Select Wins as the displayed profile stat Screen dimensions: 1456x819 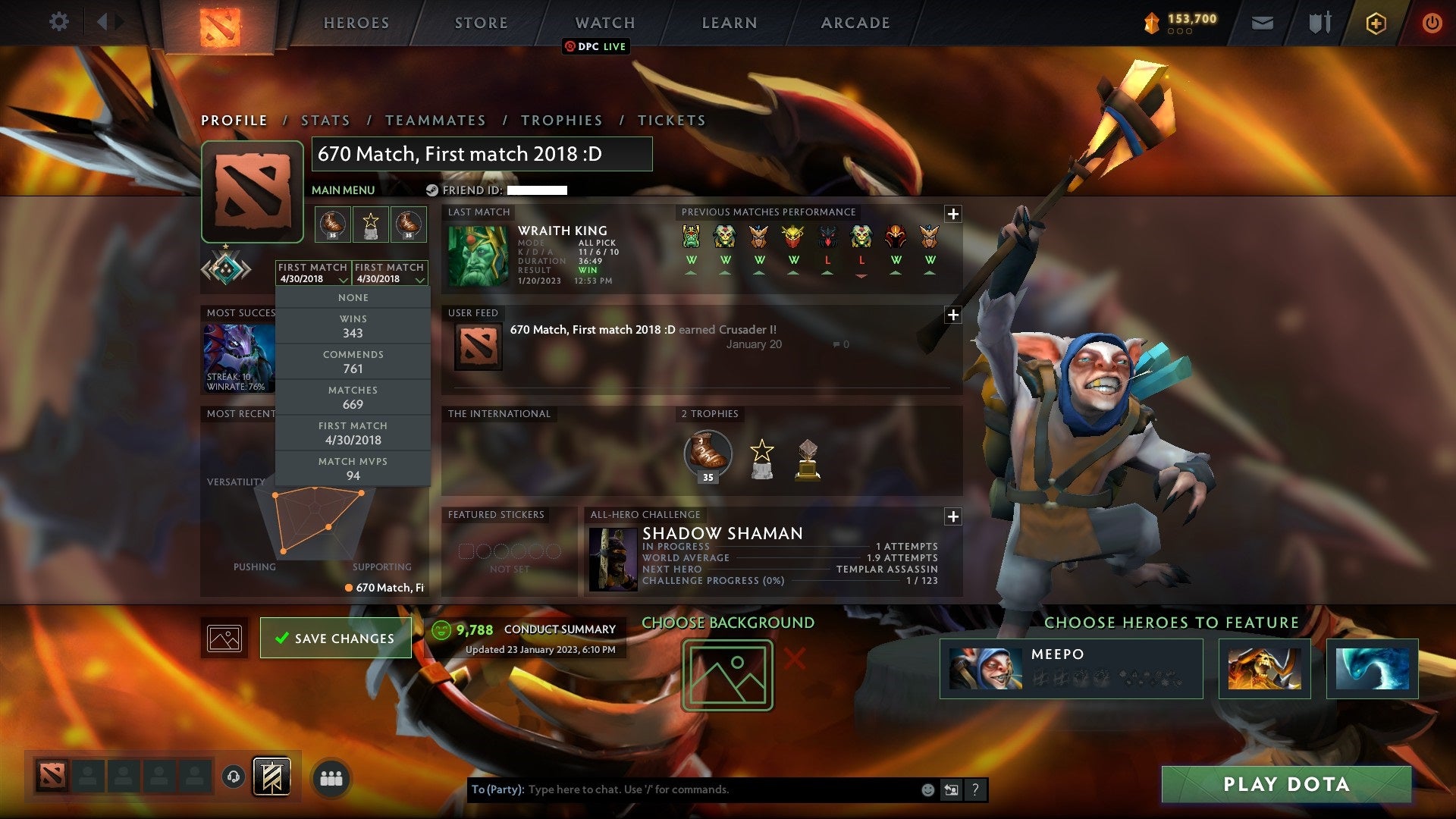click(353, 325)
